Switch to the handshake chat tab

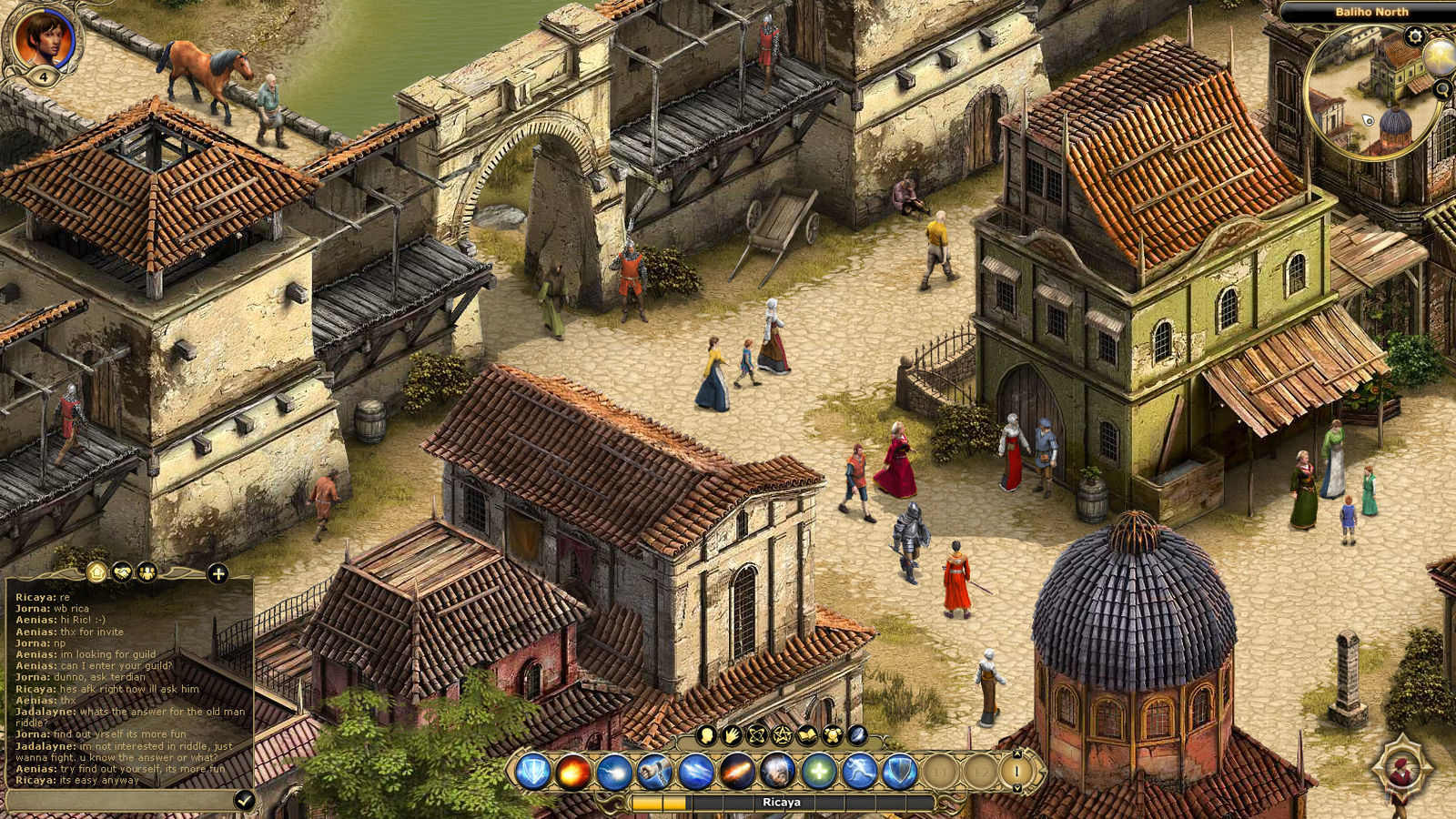122,572
